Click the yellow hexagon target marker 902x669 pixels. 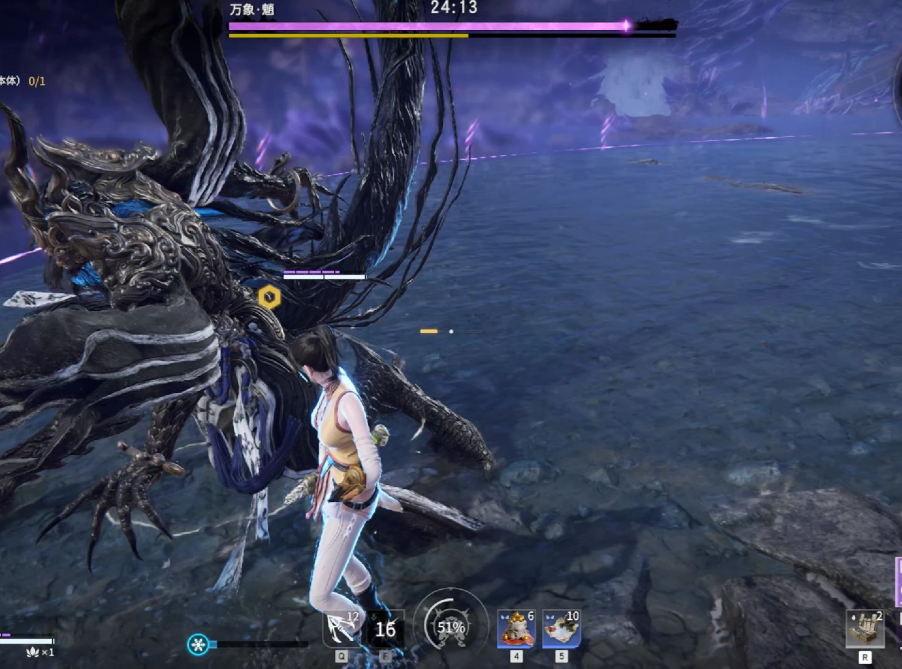coord(268,296)
